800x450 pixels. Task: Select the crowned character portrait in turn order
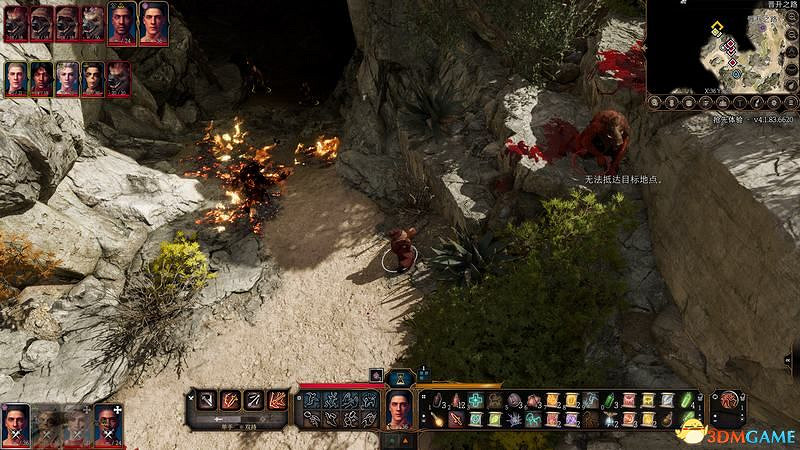pos(121,22)
